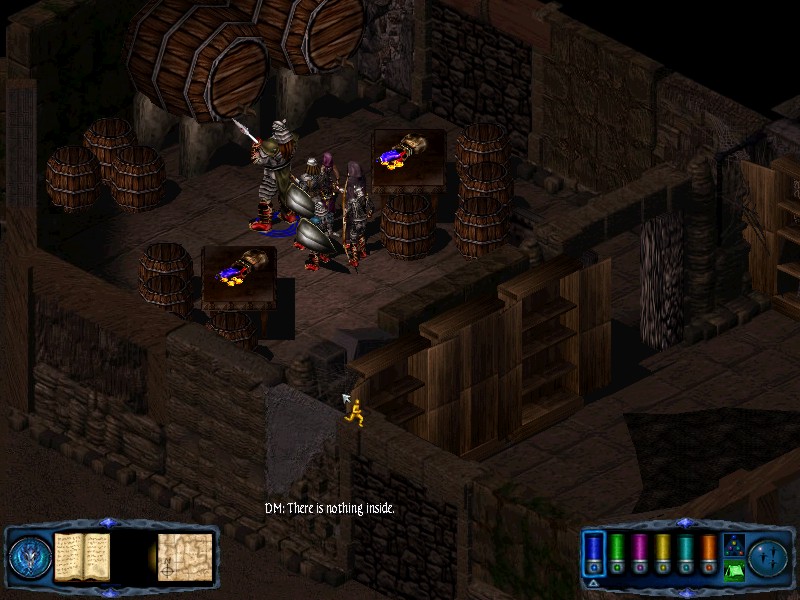Click the small triangle under the blue bar
Screen dimensions: 800x600
pyautogui.click(x=594, y=582)
